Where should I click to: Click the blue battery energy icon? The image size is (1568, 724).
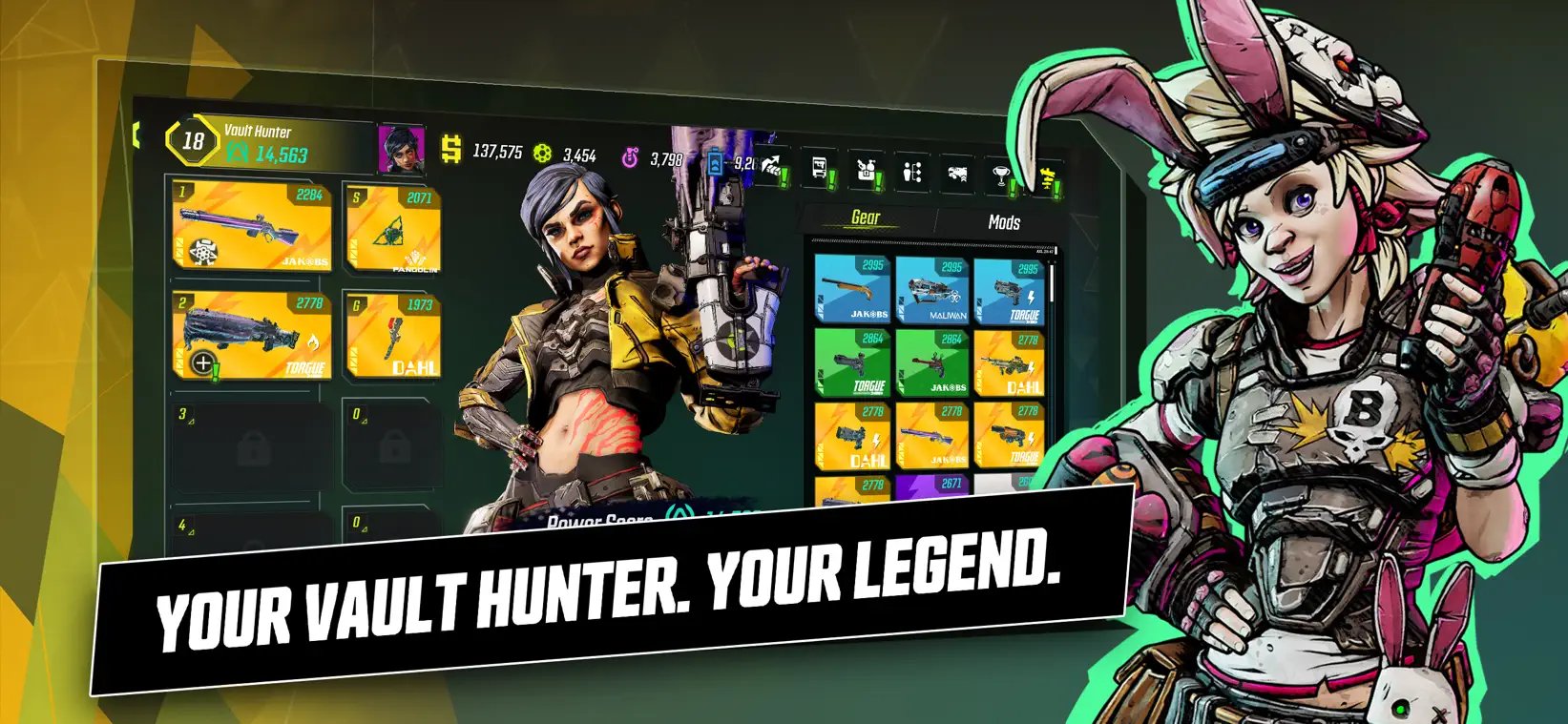pos(715,160)
